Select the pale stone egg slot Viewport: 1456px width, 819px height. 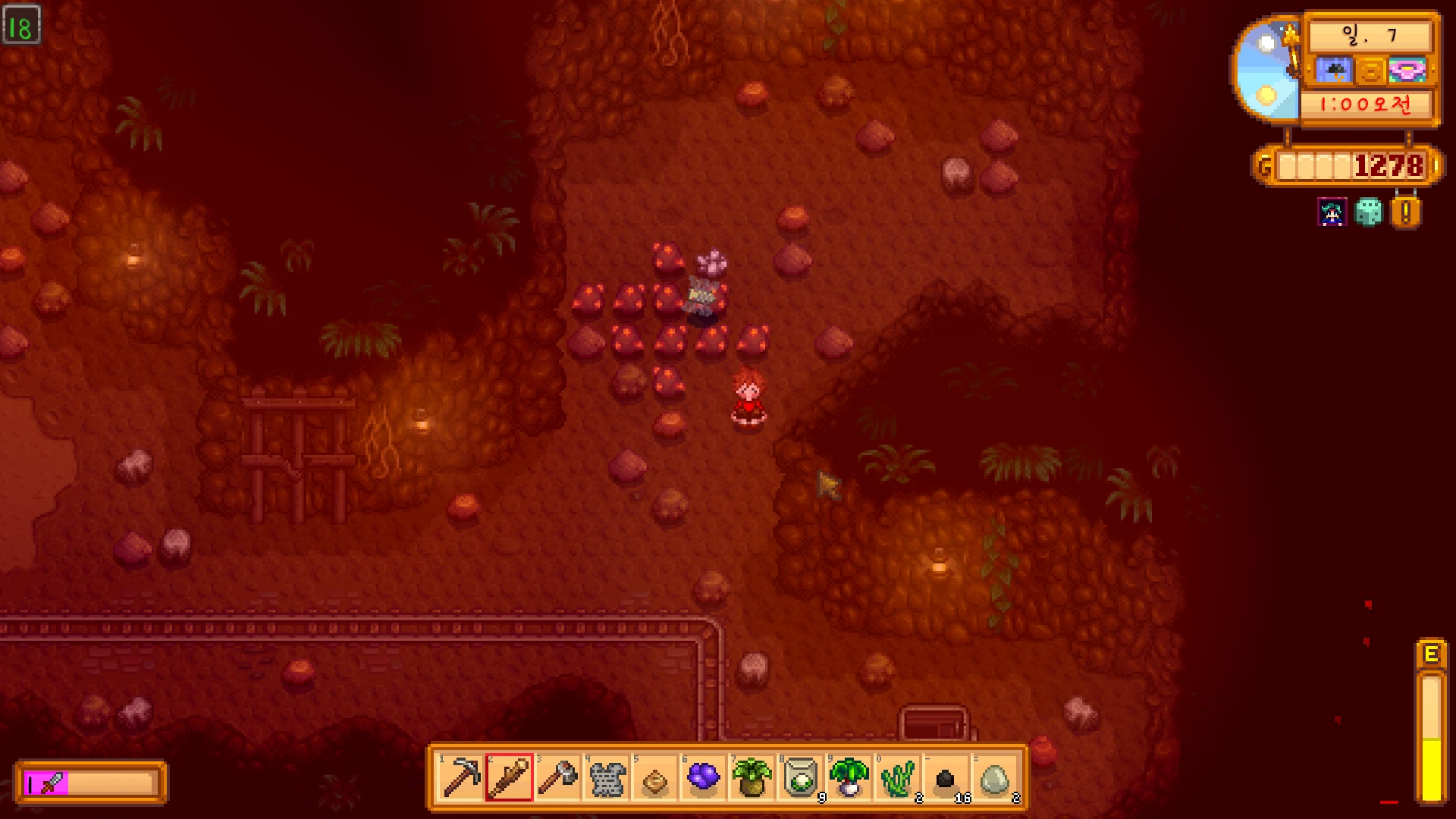pyautogui.click(x=994, y=777)
